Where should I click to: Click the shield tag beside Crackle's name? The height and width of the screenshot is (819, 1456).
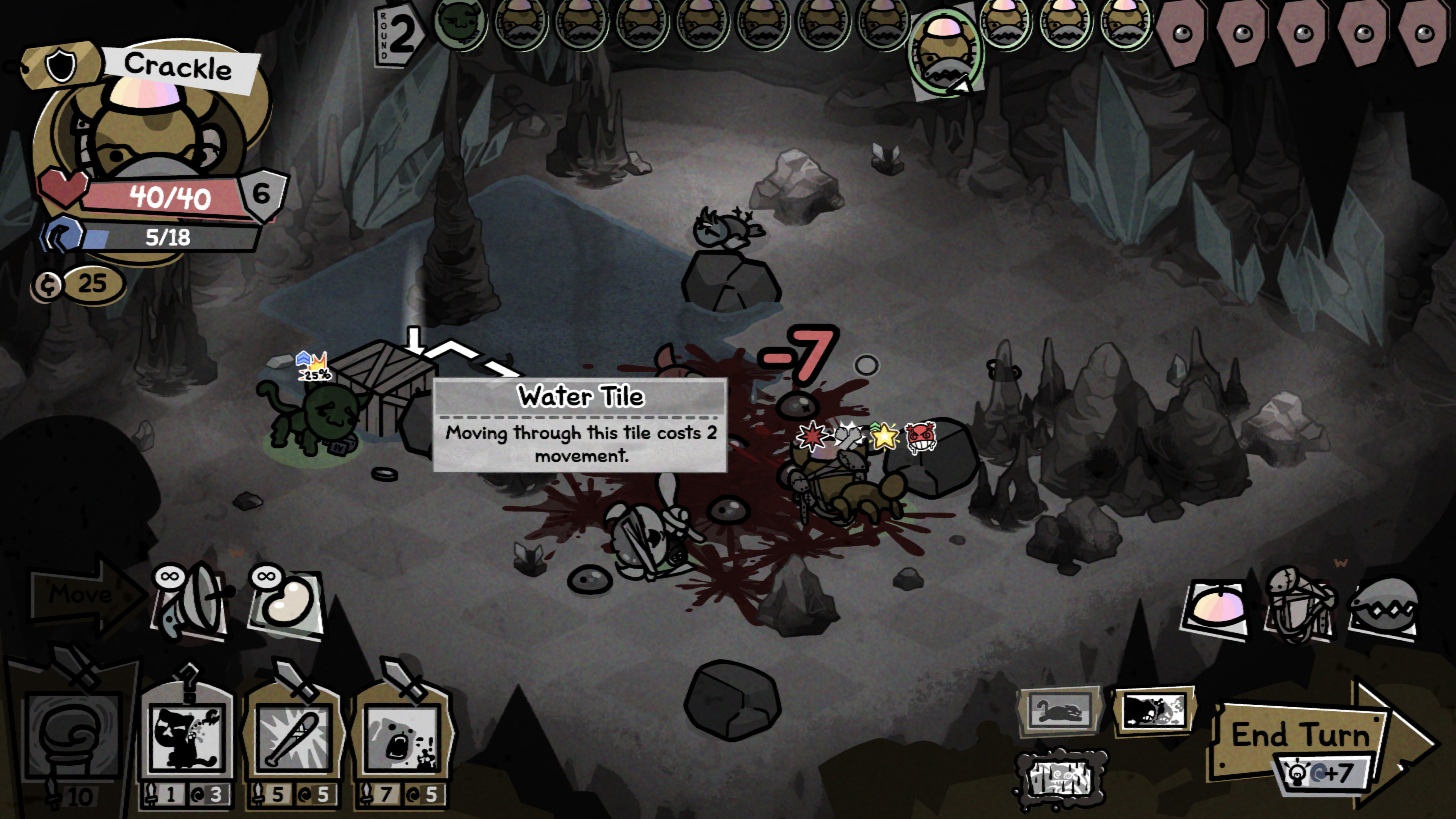click(61, 67)
